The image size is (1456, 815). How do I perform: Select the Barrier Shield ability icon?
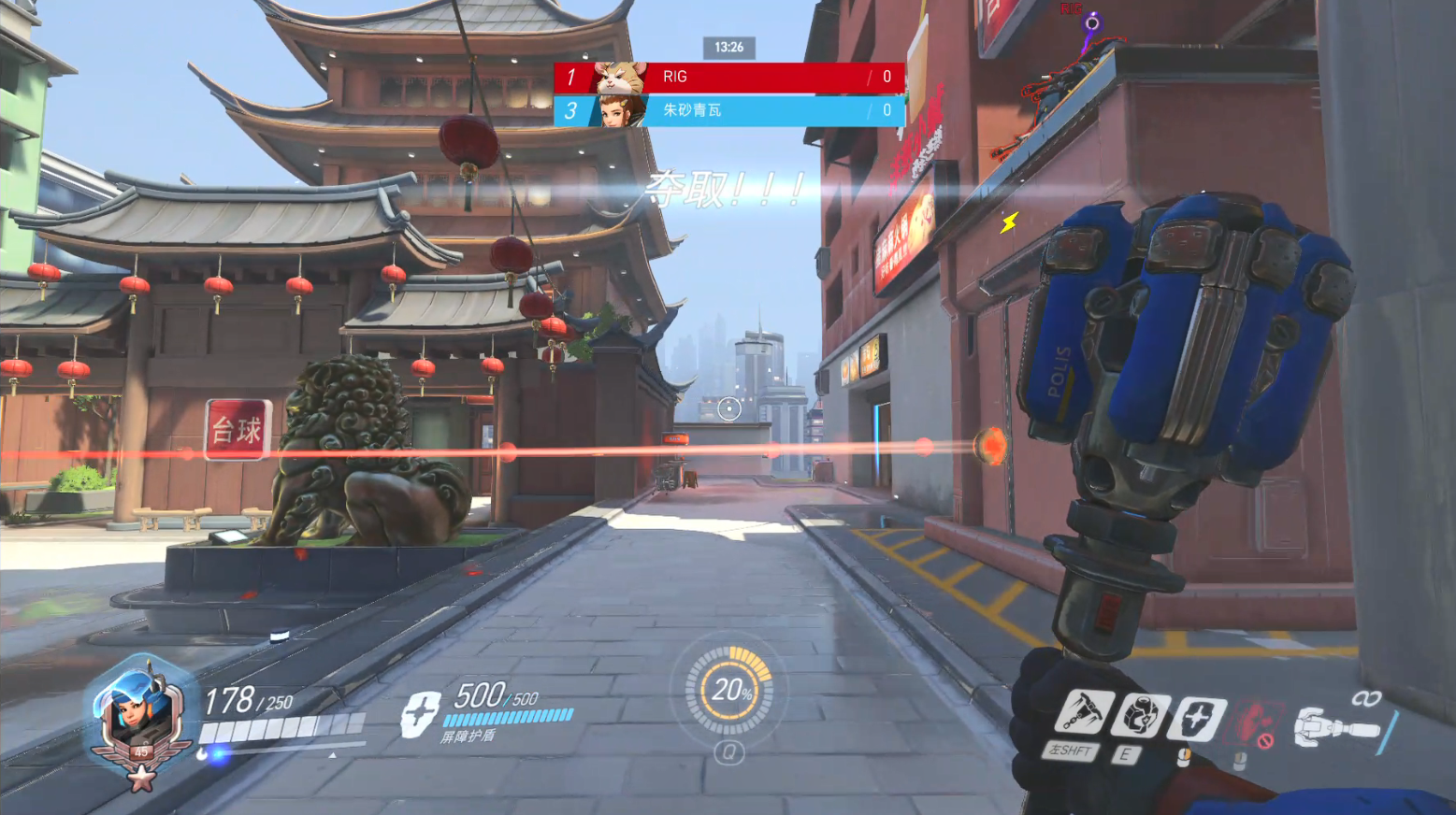coord(1197,719)
